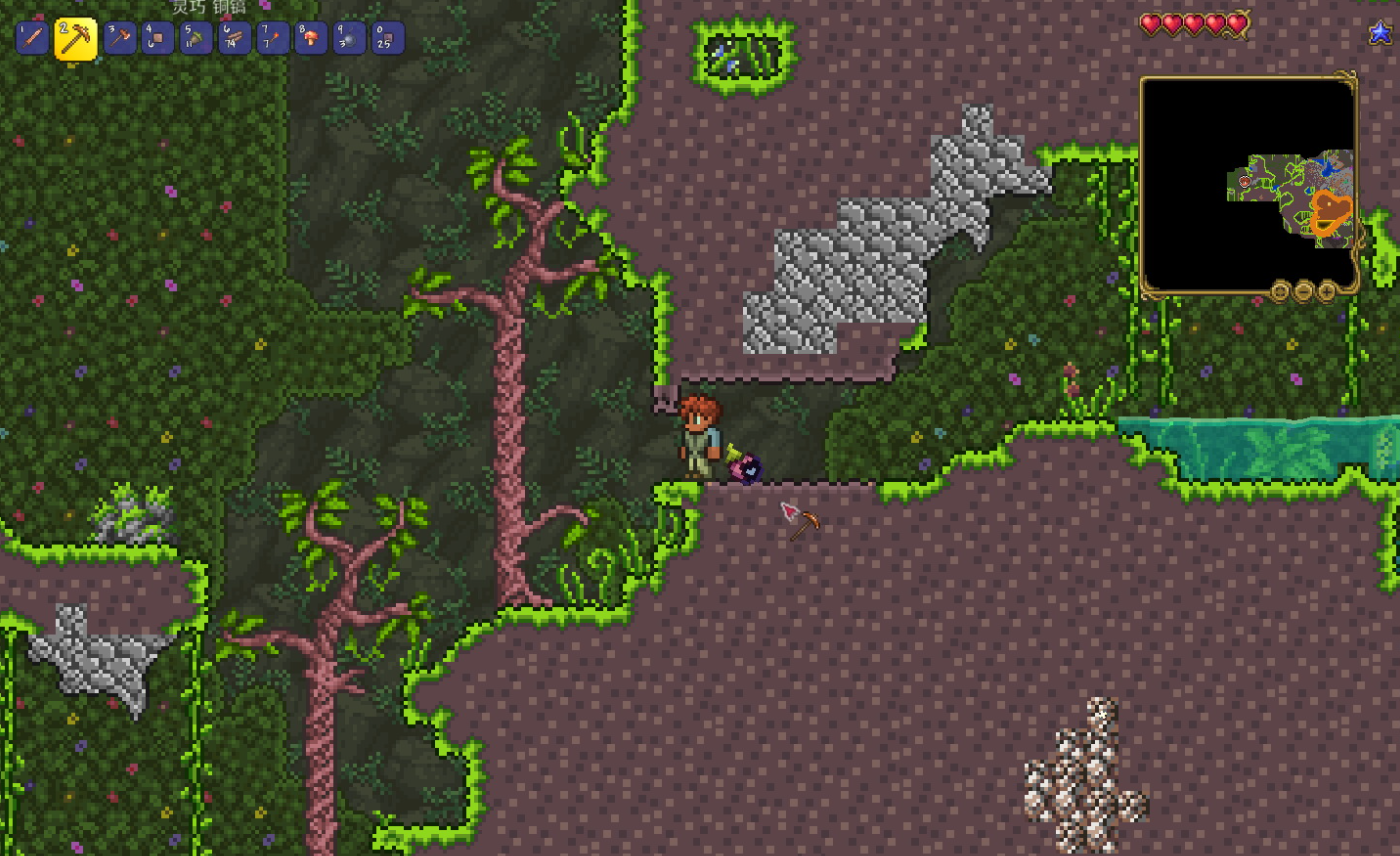Select the copper shortsword hotbar slot
The height and width of the screenshot is (856, 1400).
[32, 38]
